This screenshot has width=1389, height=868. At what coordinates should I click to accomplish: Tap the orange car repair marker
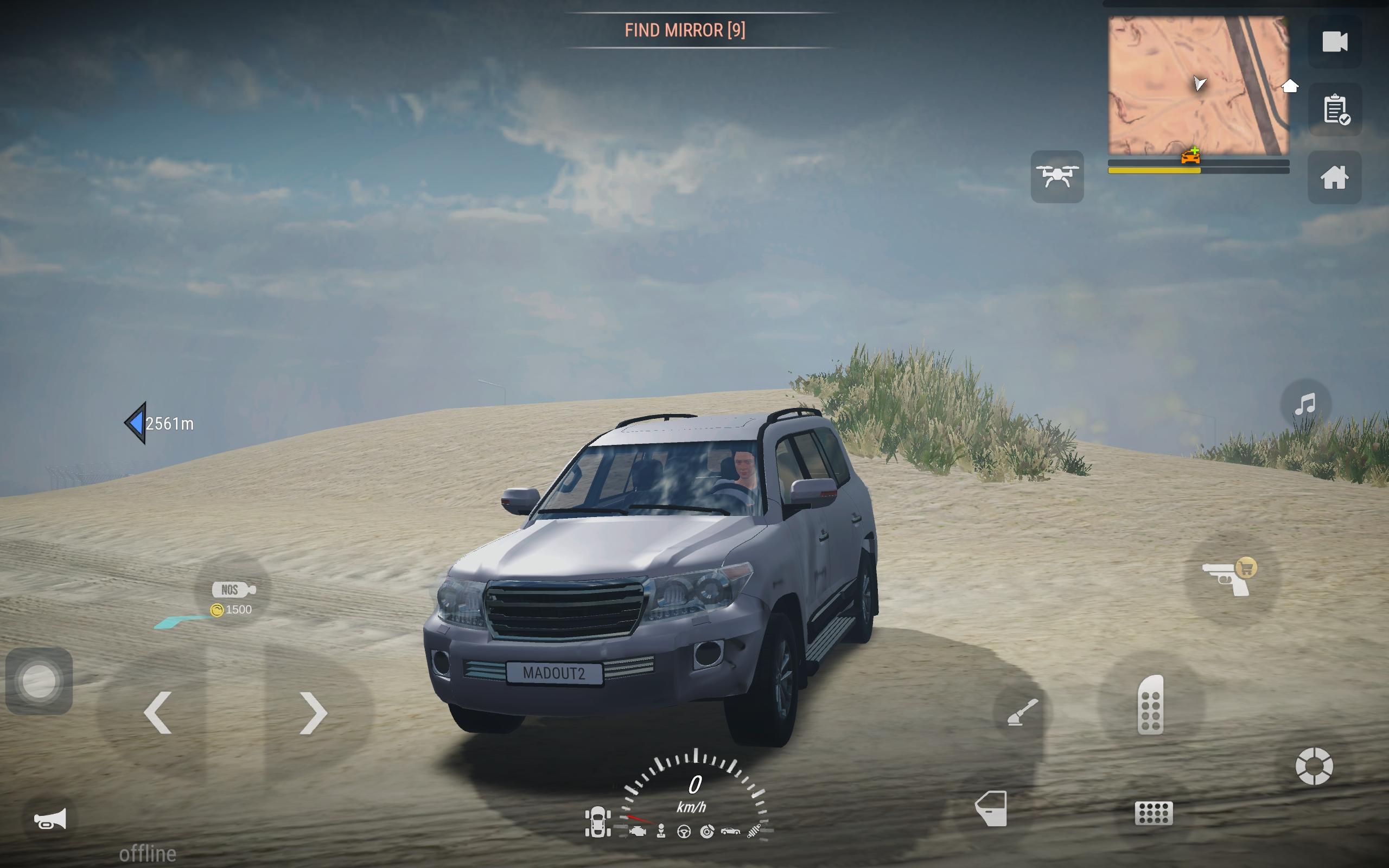coord(1190,156)
